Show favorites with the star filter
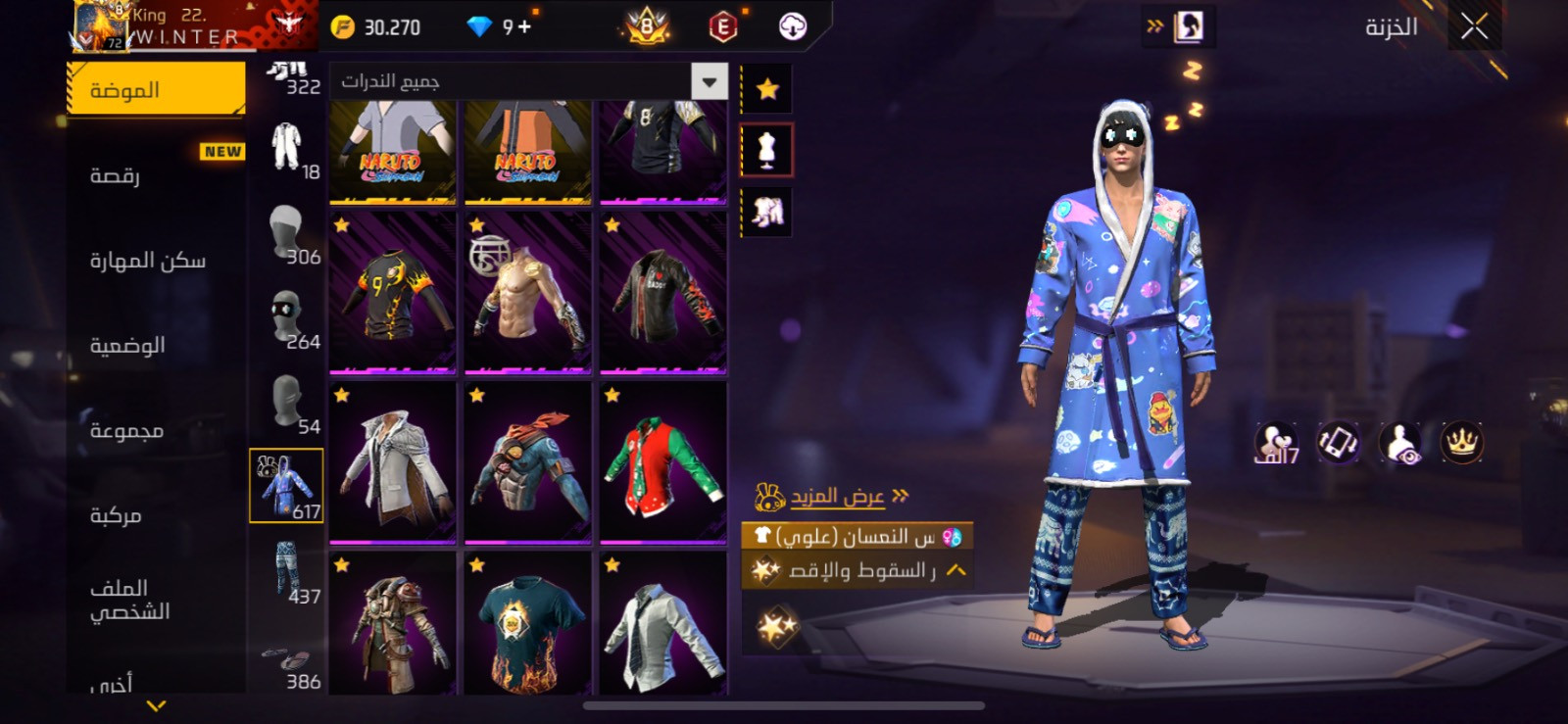Screen dimensions: 1568x724 click(x=766, y=90)
